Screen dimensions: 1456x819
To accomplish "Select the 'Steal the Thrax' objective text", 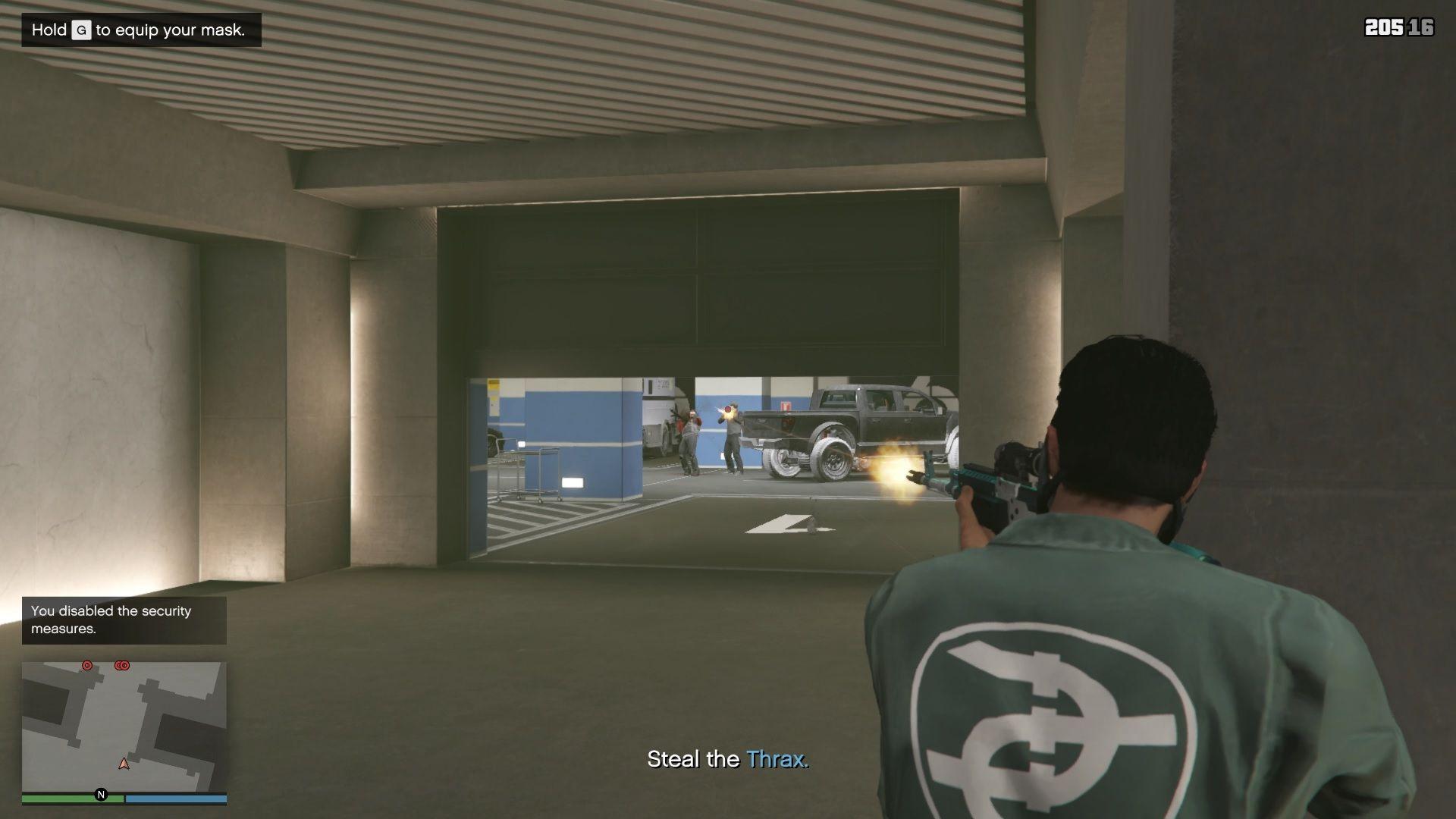I will click(730, 757).
